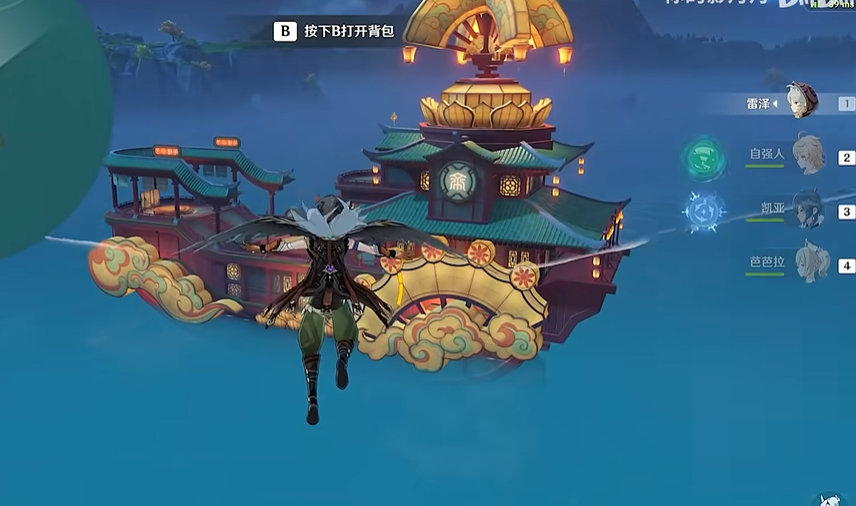Switch to party member 雷泽
The width and height of the screenshot is (856, 506).
(x=800, y=101)
